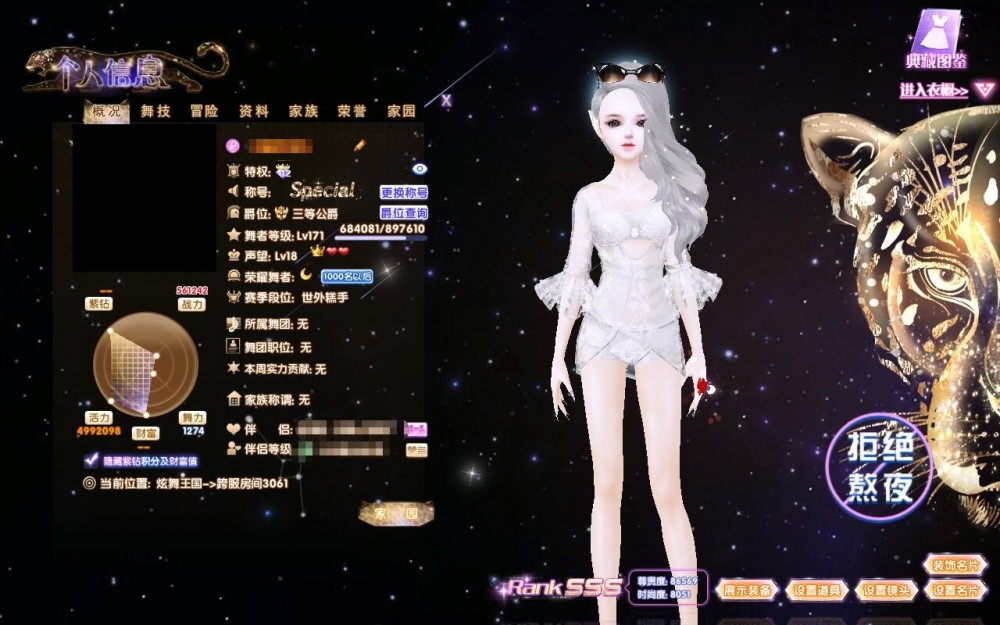Toggle the 隐藏紫钻积分及财富值 checkbox
The width and height of the screenshot is (1000, 625).
point(92,461)
